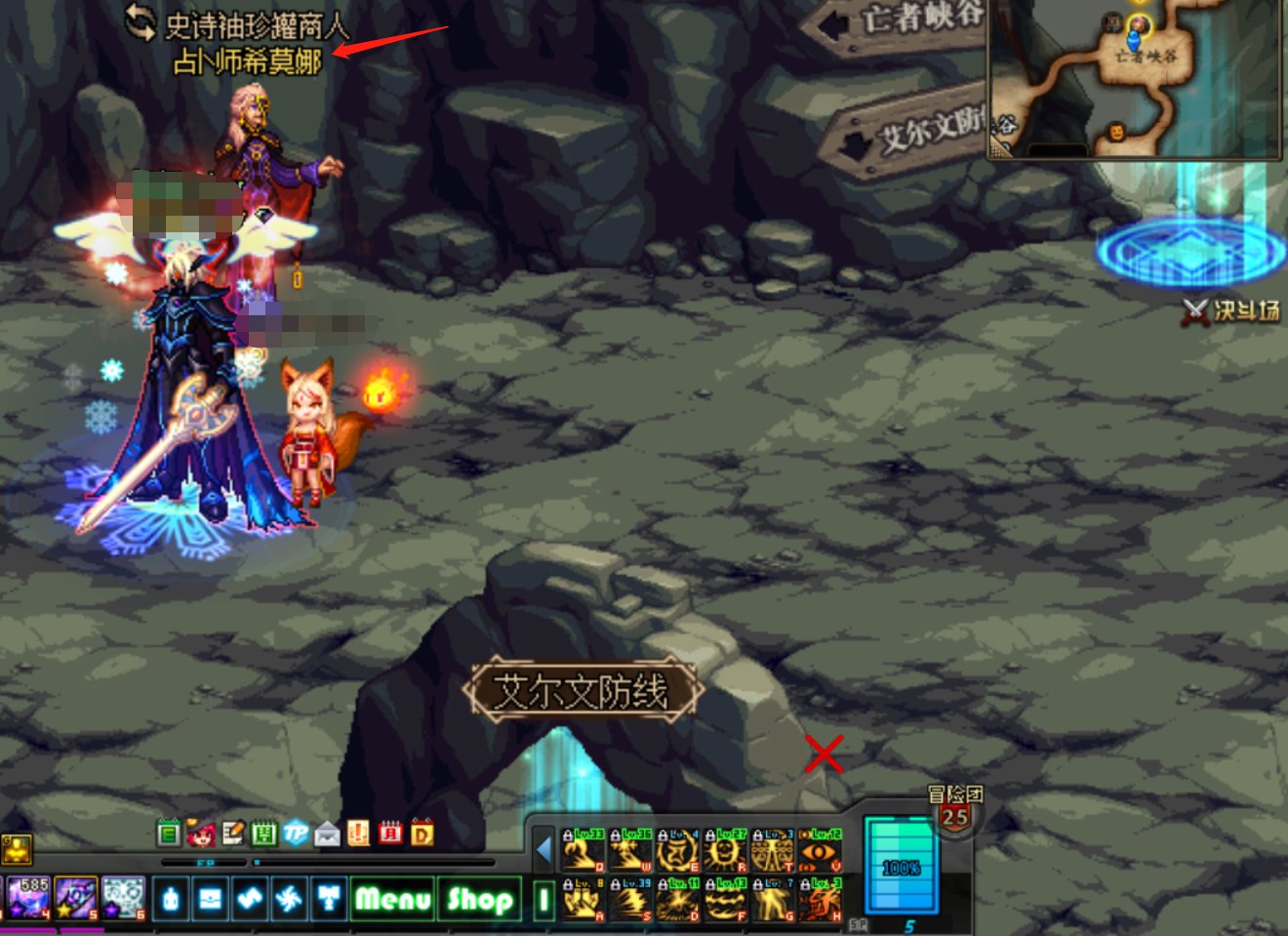Open the Shop button

480,898
